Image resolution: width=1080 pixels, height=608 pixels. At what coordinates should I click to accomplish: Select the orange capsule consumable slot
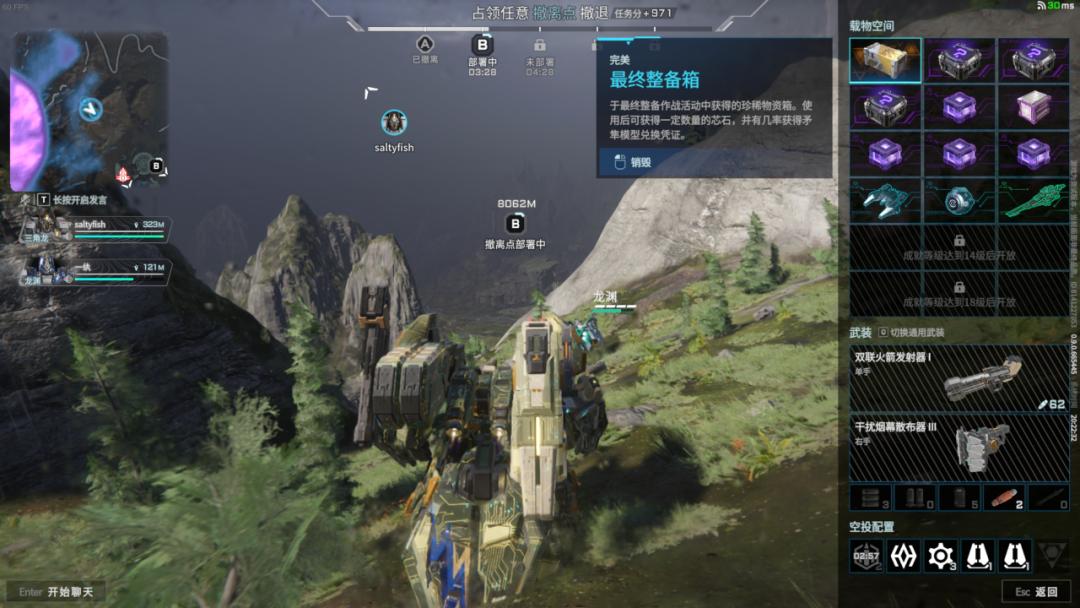click(x=1003, y=497)
